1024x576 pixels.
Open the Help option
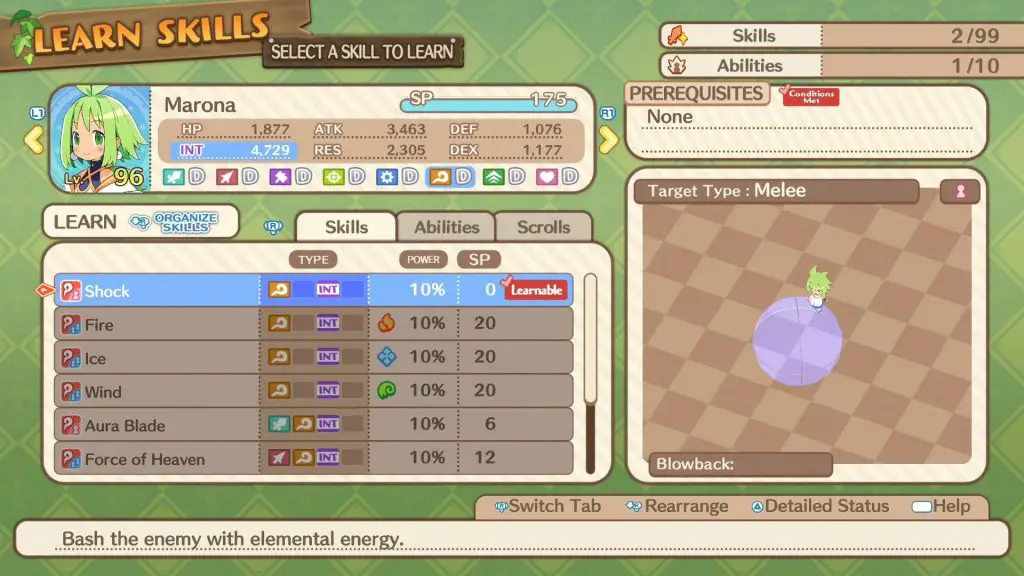tap(939, 506)
